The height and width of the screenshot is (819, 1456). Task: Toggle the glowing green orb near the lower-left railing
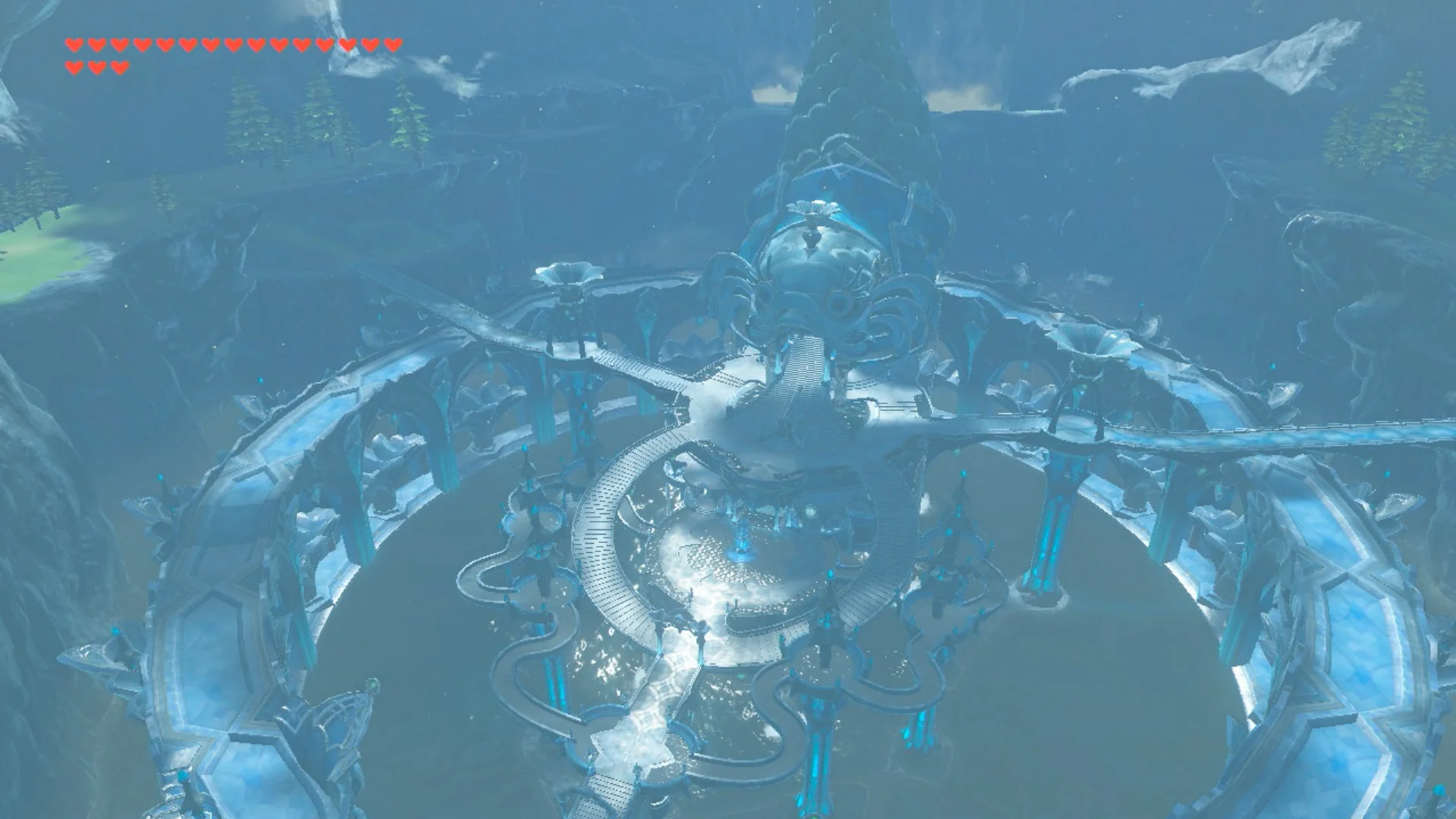point(373,685)
